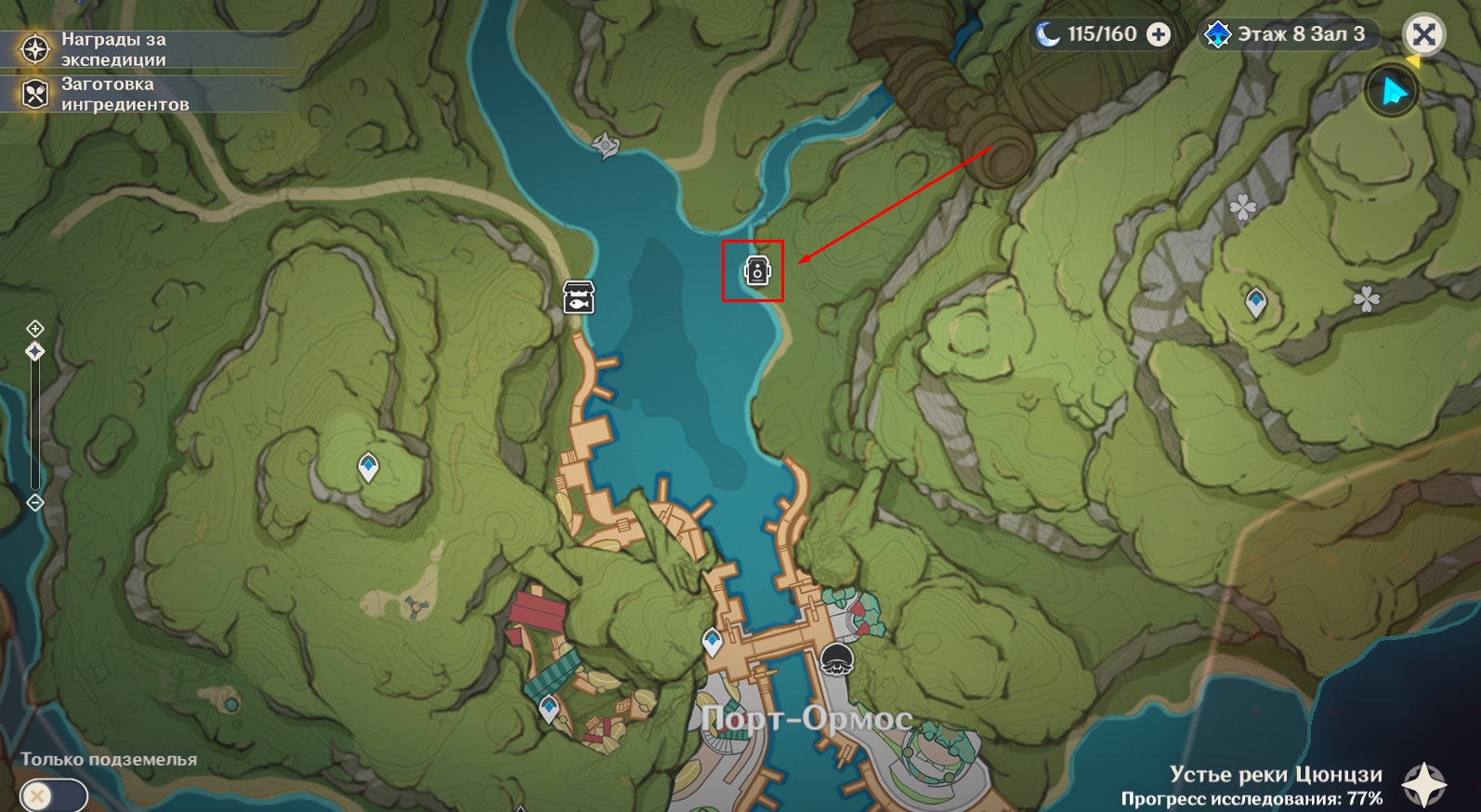1481x812 pixels.
Task: Open ingredient preparation (Заготовка ингредиентов)
Action: pos(35,94)
